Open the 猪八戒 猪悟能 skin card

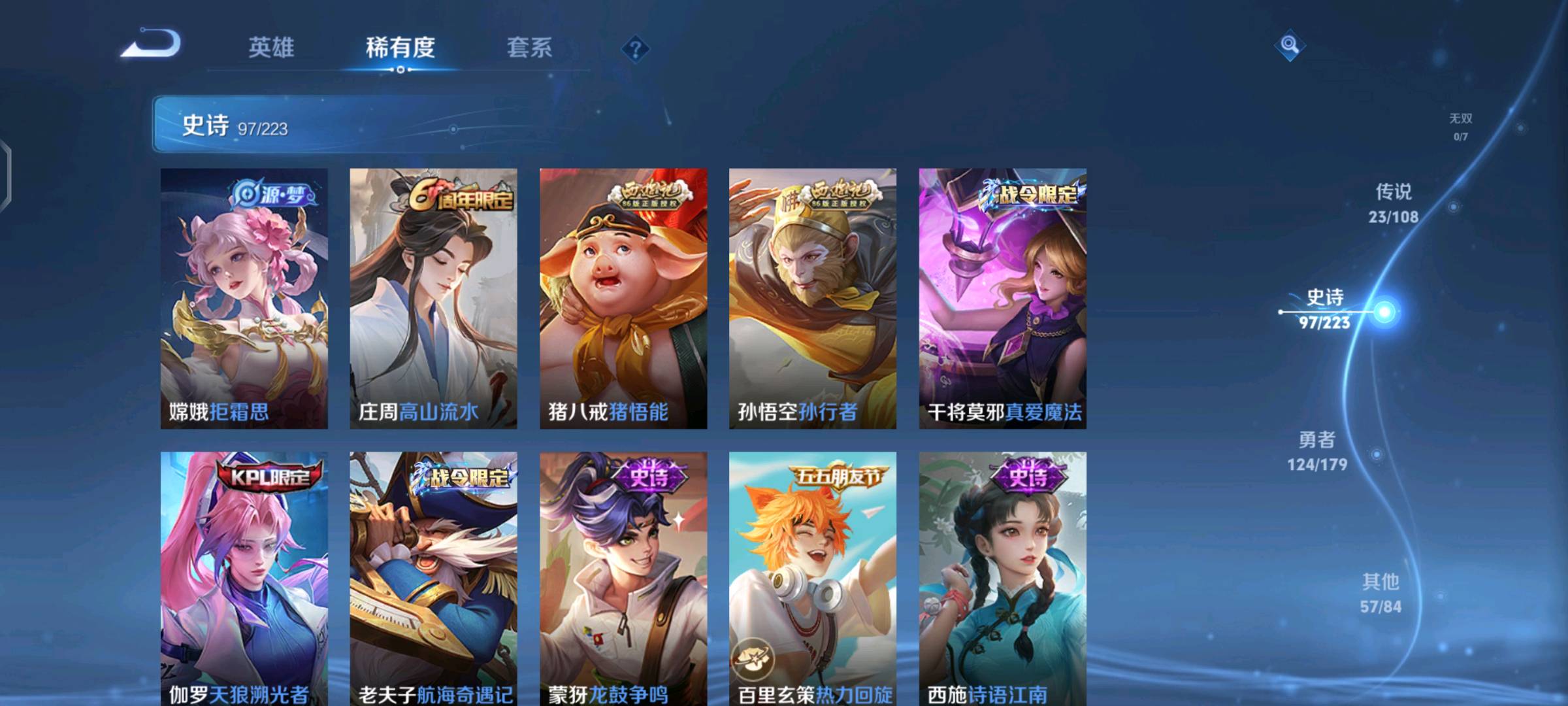point(623,298)
